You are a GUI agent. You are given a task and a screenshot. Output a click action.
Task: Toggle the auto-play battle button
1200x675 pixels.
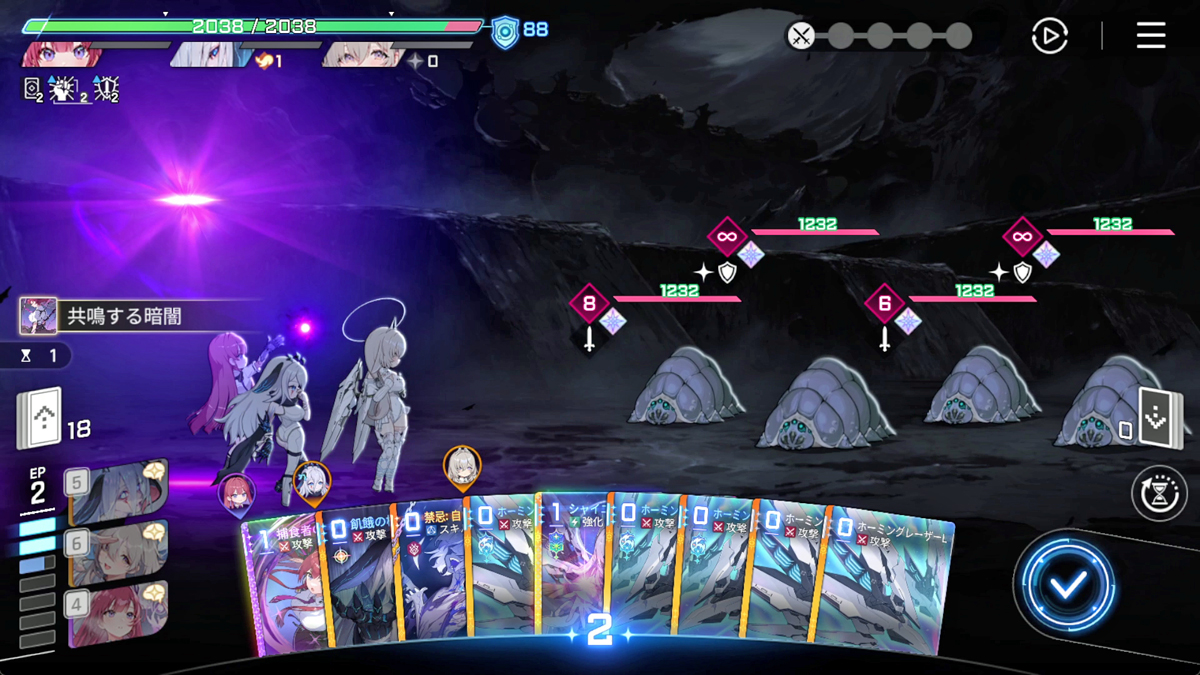[1049, 37]
